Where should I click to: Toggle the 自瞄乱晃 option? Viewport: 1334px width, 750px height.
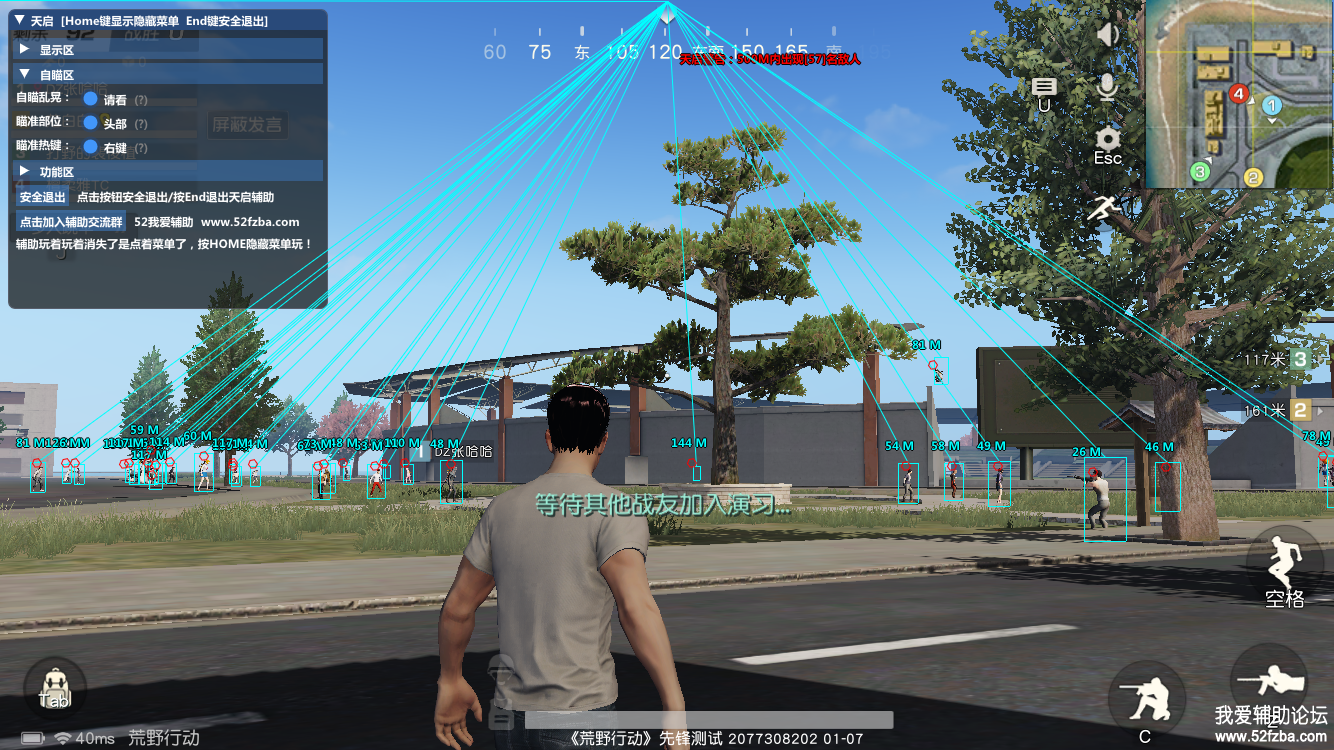(90, 99)
